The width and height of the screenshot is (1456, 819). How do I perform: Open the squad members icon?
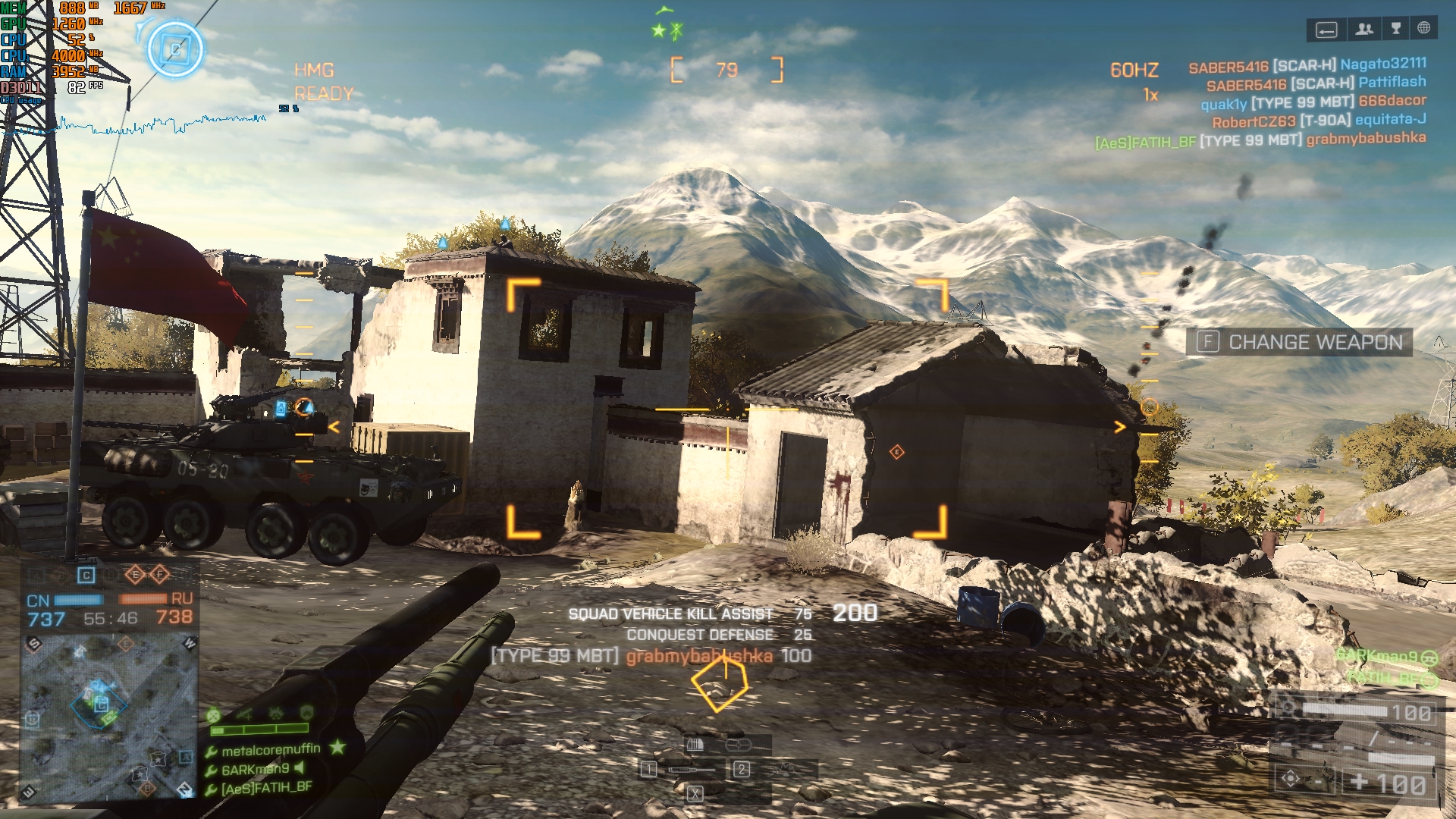coord(1364,29)
